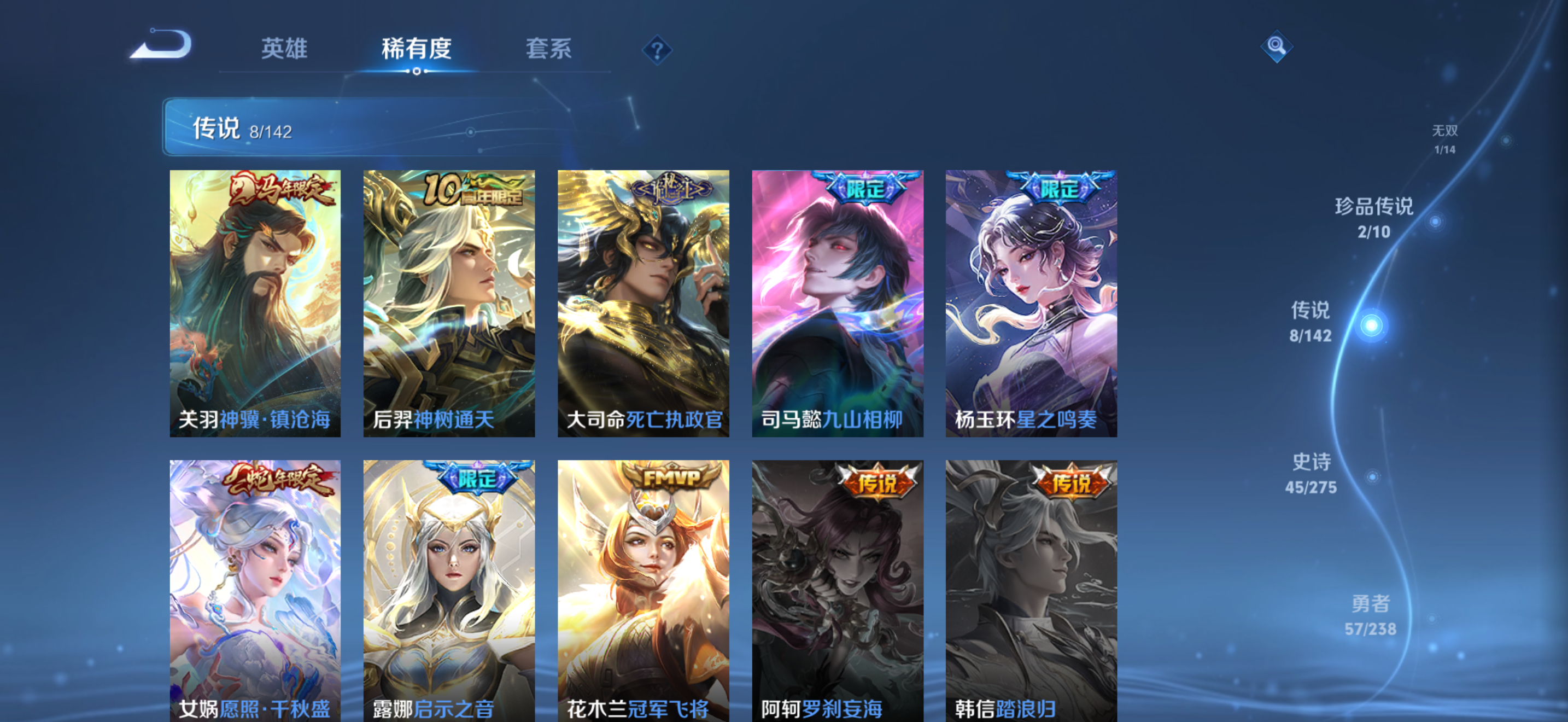Open the 套系 tab
1568x722 pixels.
[549, 49]
